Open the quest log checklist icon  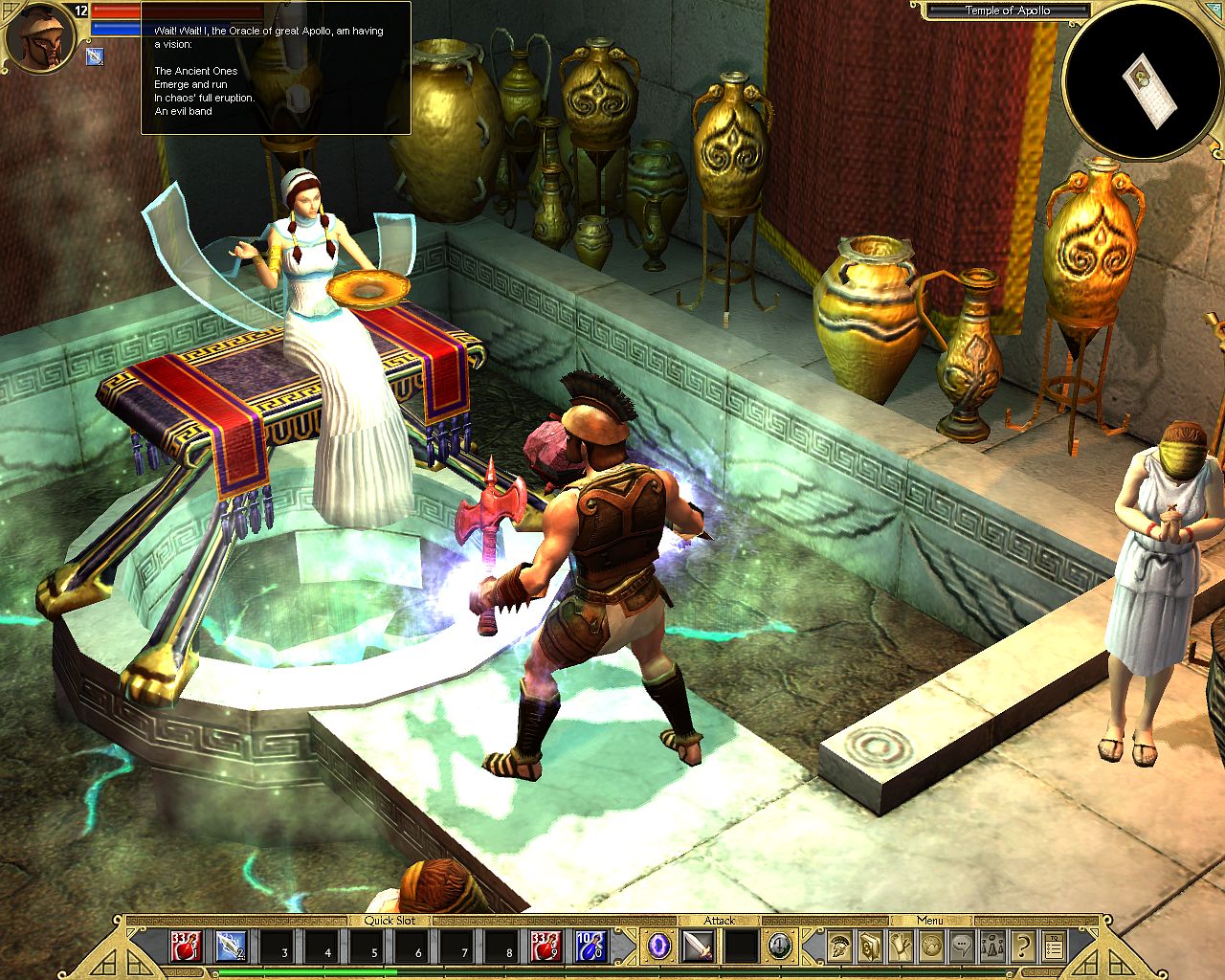(1053, 947)
